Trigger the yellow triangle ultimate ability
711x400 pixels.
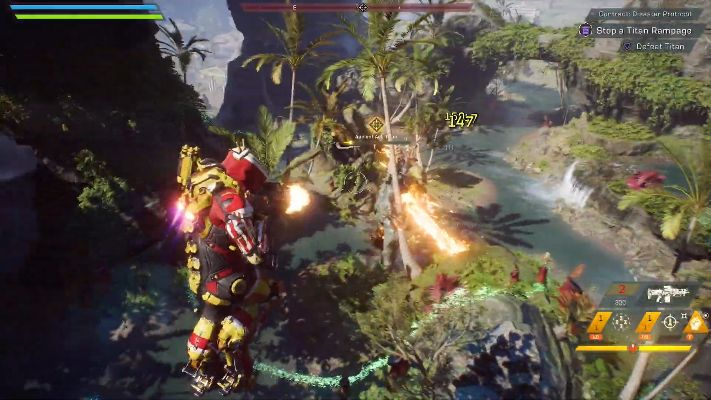[697, 321]
